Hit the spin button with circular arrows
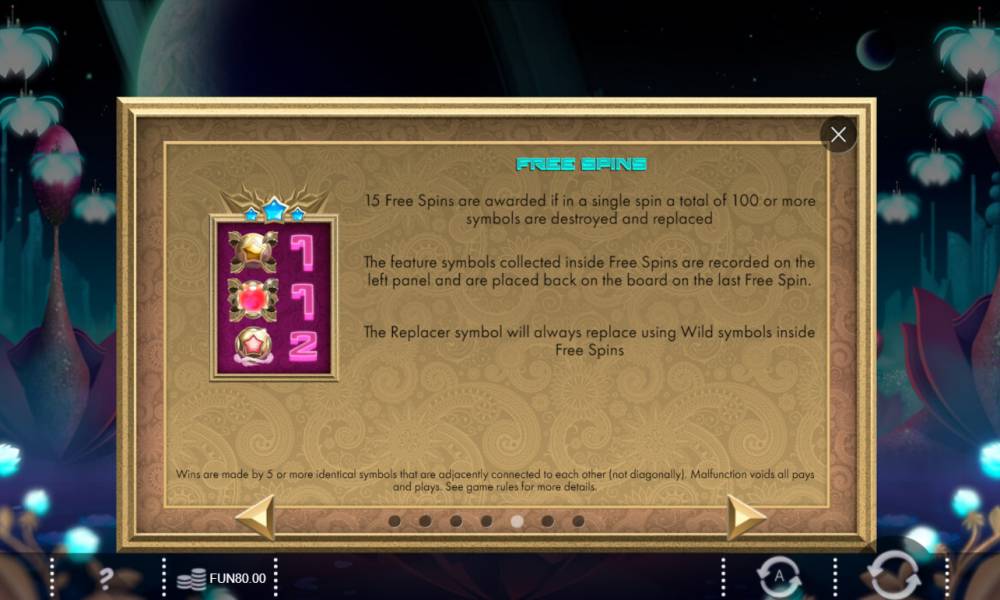 tap(893, 576)
